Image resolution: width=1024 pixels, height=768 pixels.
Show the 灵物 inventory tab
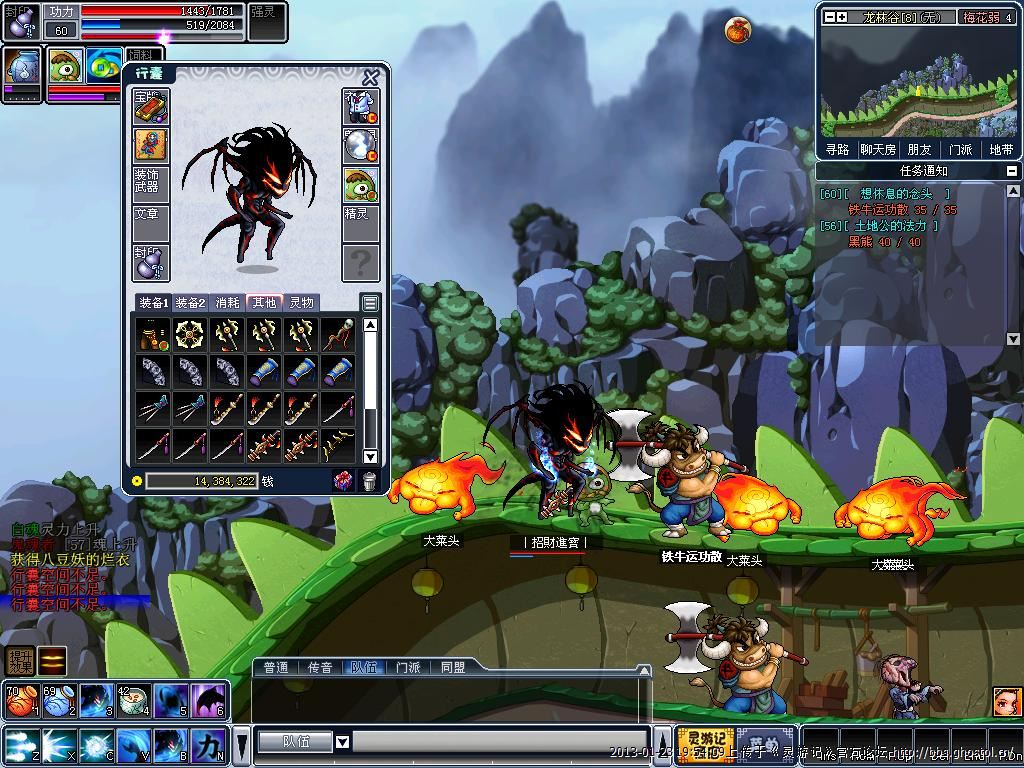(x=301, y=302)
